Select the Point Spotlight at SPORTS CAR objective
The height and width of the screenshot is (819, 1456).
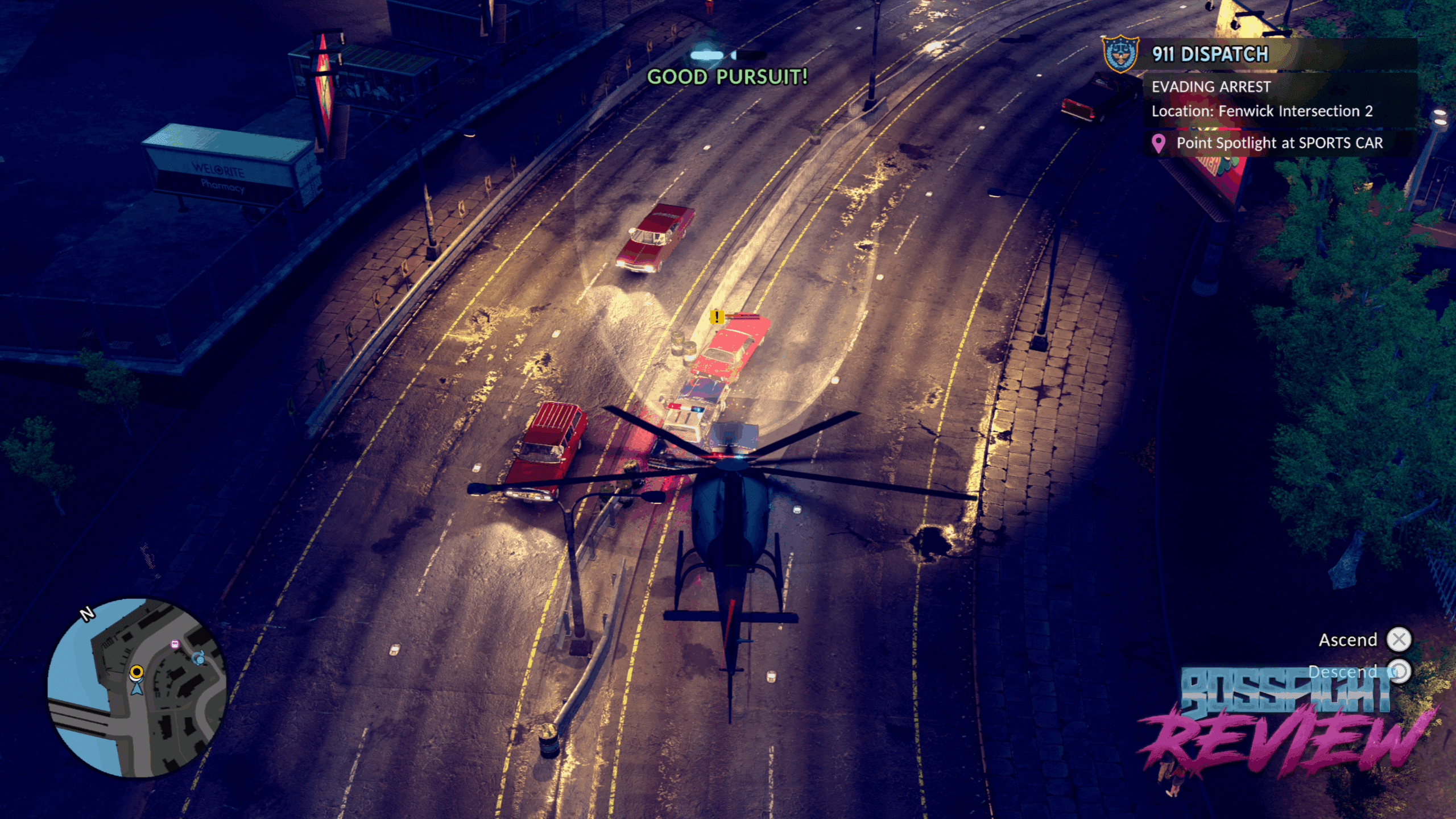pyautogui.click(x=1279, y=143)
